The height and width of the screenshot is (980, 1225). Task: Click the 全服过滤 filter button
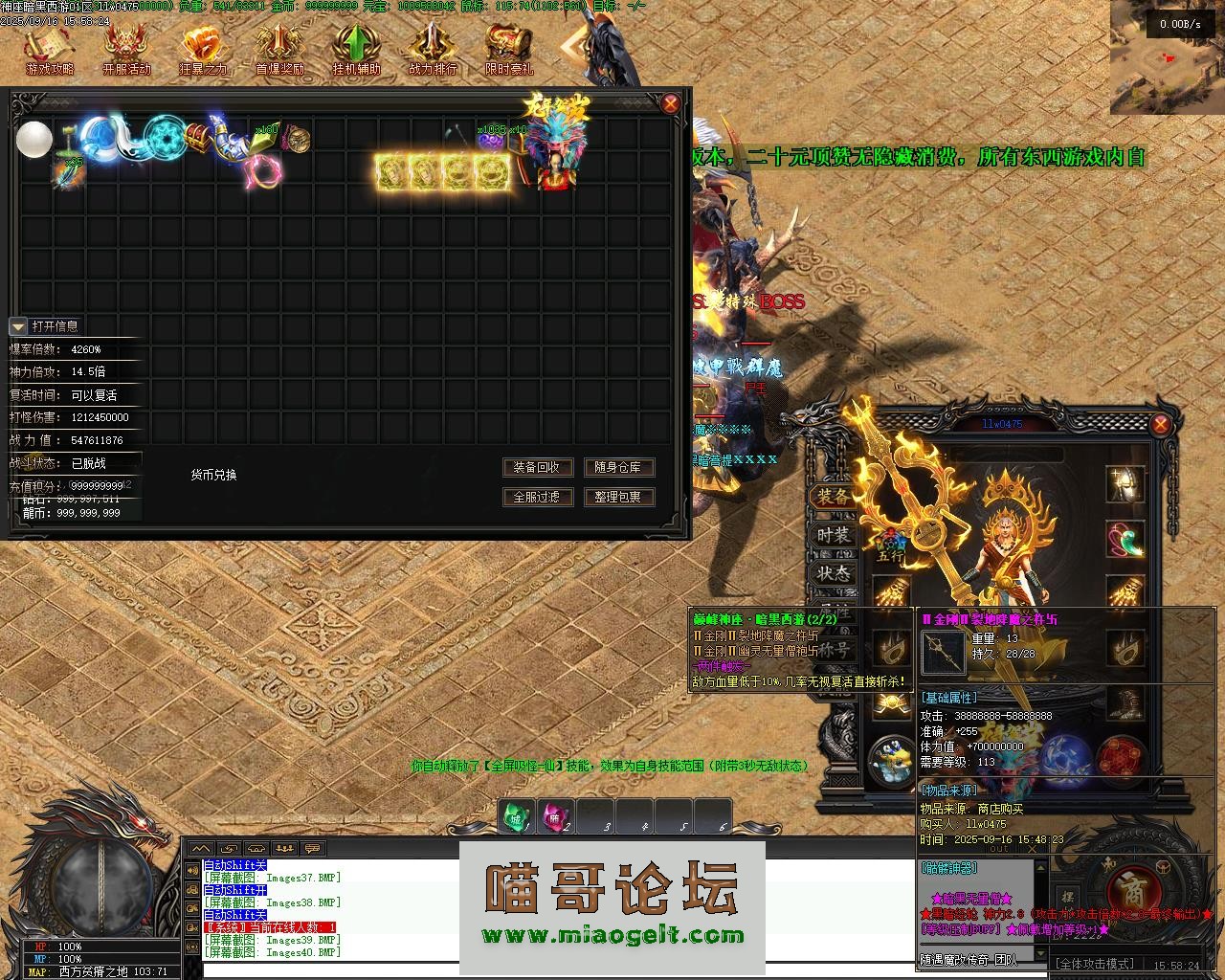click(x=538, y=497)
